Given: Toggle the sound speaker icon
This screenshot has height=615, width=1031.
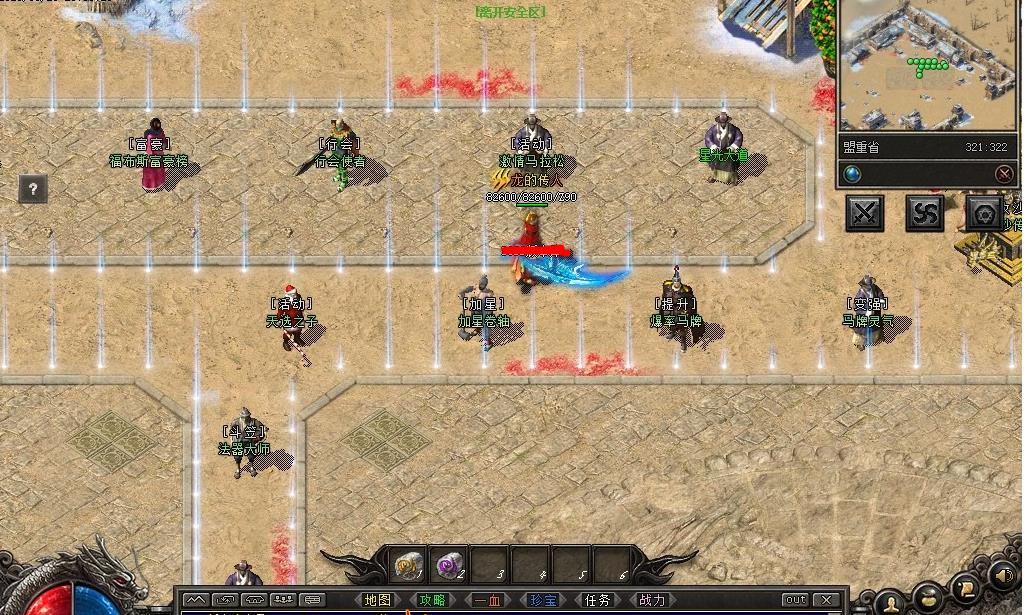Looking at the screenshot, I should coord(1004,577).
